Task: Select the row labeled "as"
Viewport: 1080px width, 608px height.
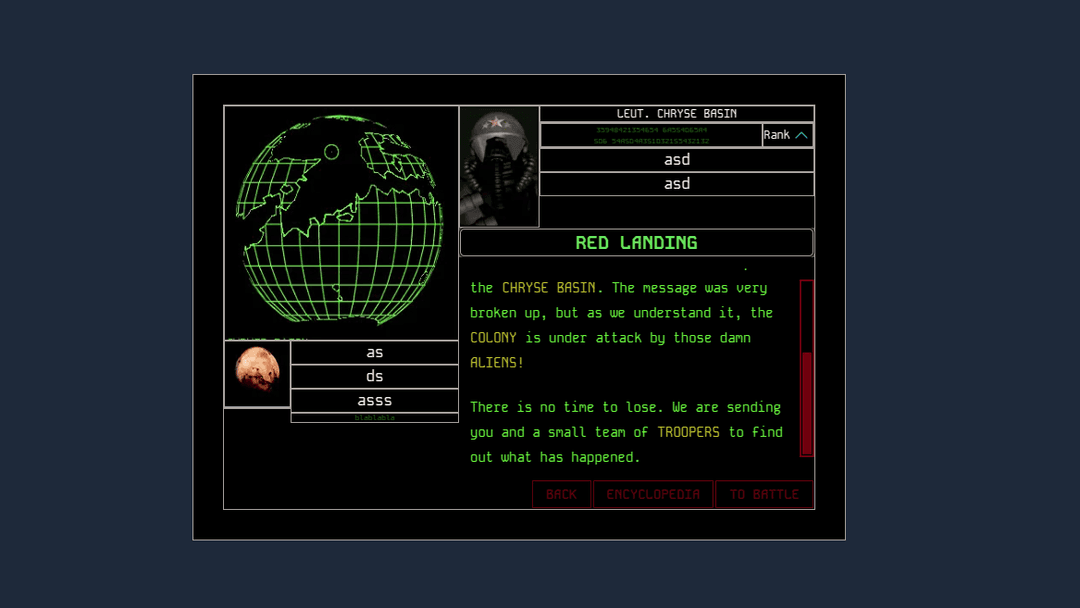Action: [374, 352]
